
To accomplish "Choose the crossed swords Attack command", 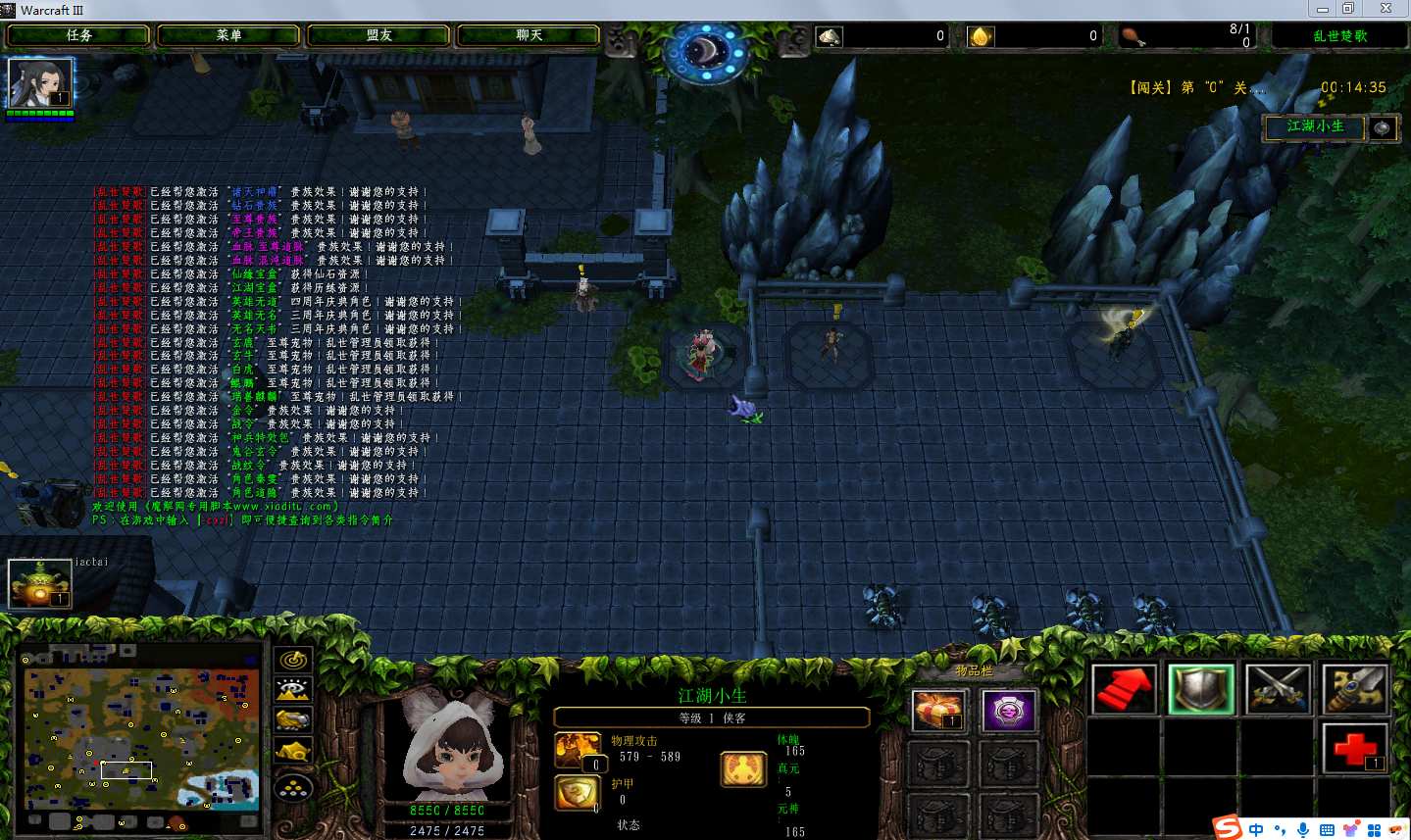I will pyautogui.click(x=1278, y=689).
